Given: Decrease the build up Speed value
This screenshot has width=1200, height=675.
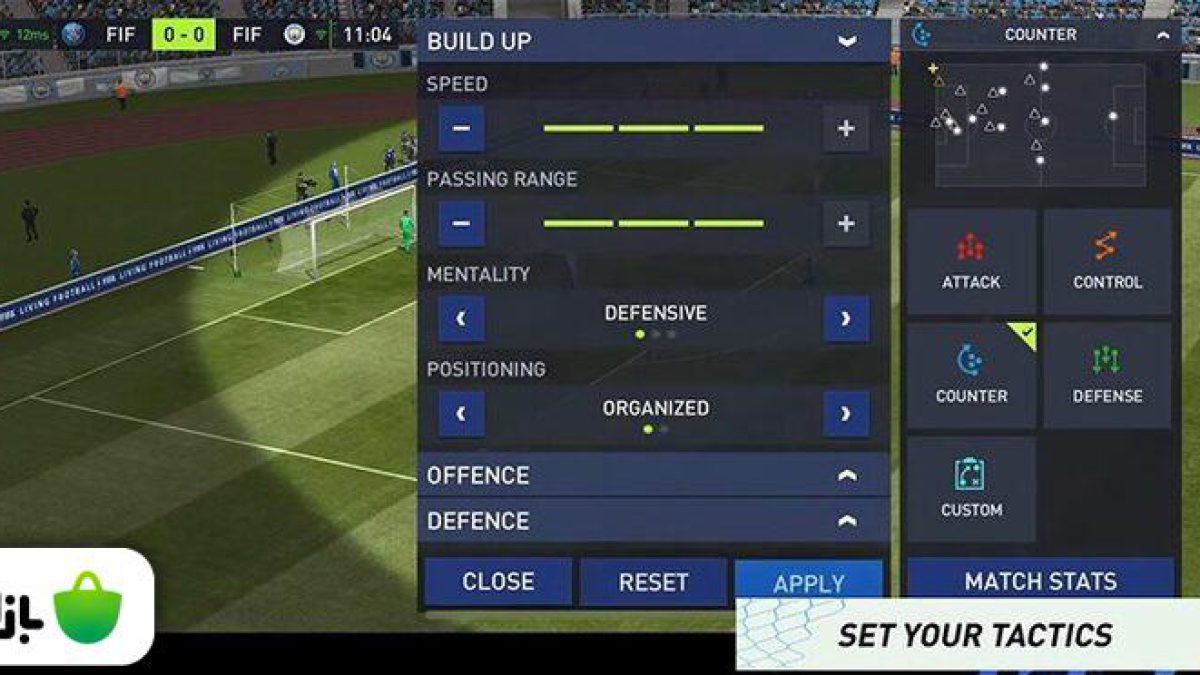Looking at the screenshot, I should tap(461, 128).
